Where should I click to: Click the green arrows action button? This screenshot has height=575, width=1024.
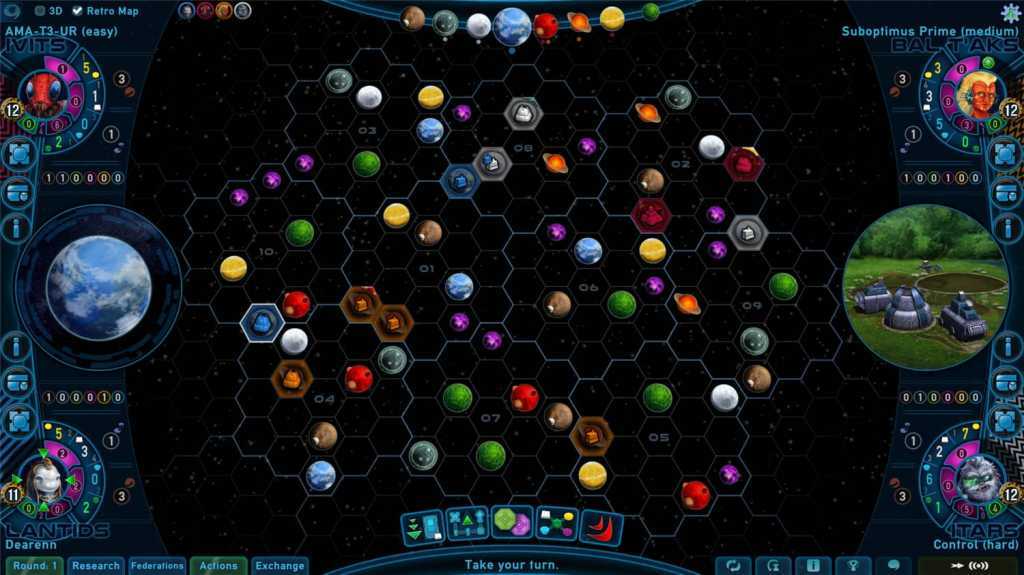coord(422,527)
